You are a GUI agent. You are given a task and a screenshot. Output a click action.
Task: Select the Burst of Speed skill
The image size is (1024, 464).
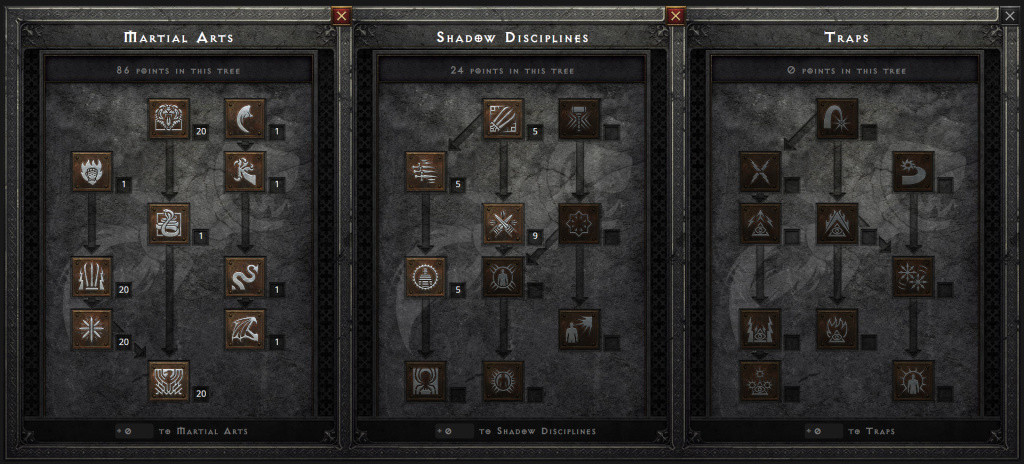coord(427,172)
